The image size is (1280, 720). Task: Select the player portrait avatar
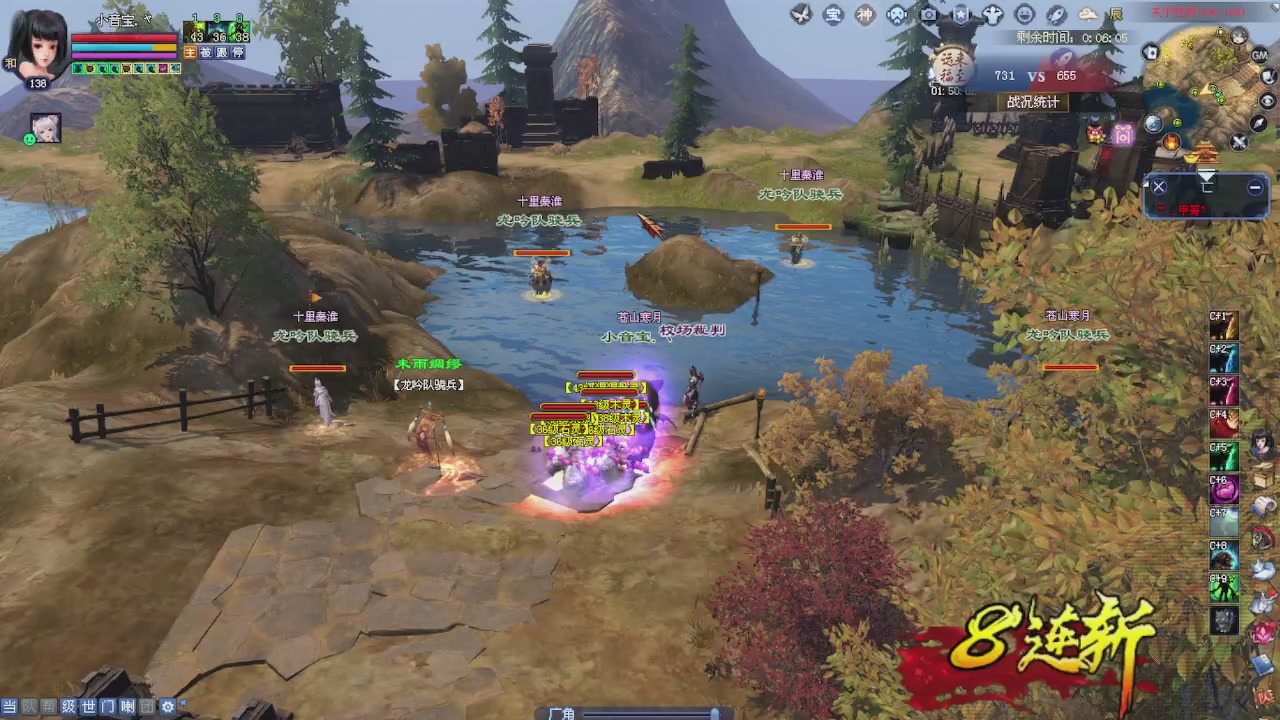click(x=38, y=45)
